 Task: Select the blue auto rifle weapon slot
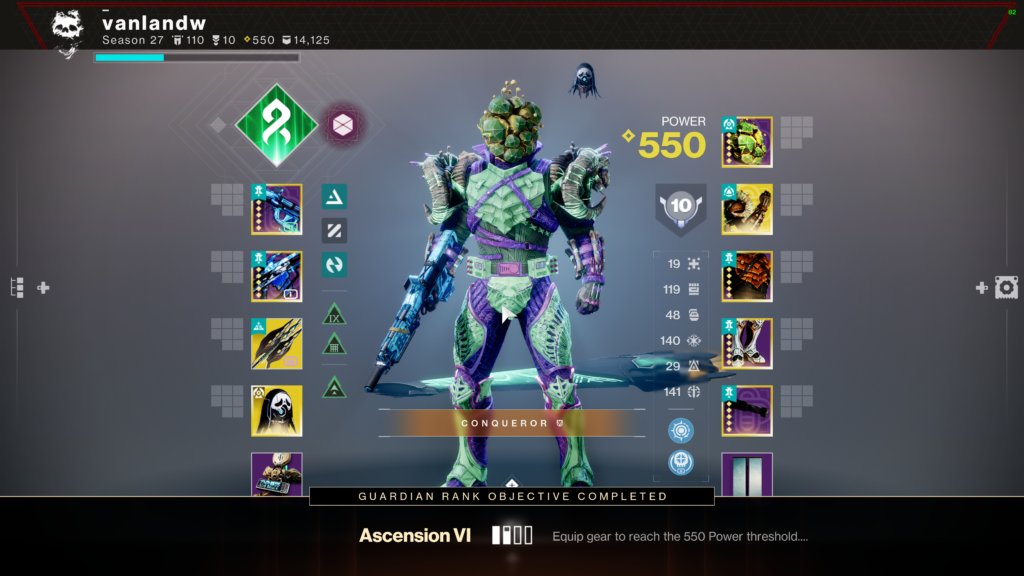(x=276, y=209)
